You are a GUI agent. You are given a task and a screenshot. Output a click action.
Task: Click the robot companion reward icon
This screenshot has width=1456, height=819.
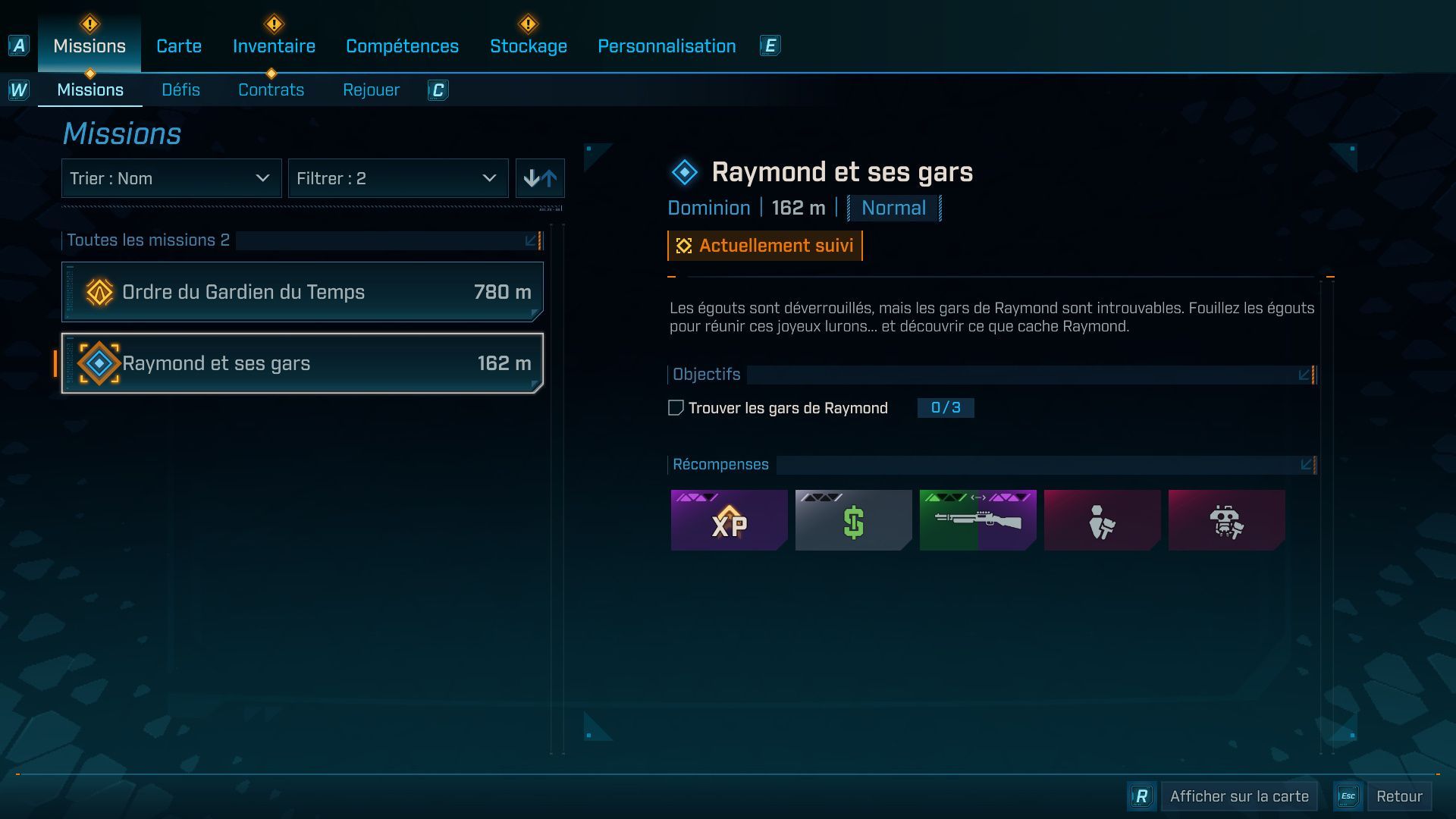pyautogui.click(x=1226, y=520)
